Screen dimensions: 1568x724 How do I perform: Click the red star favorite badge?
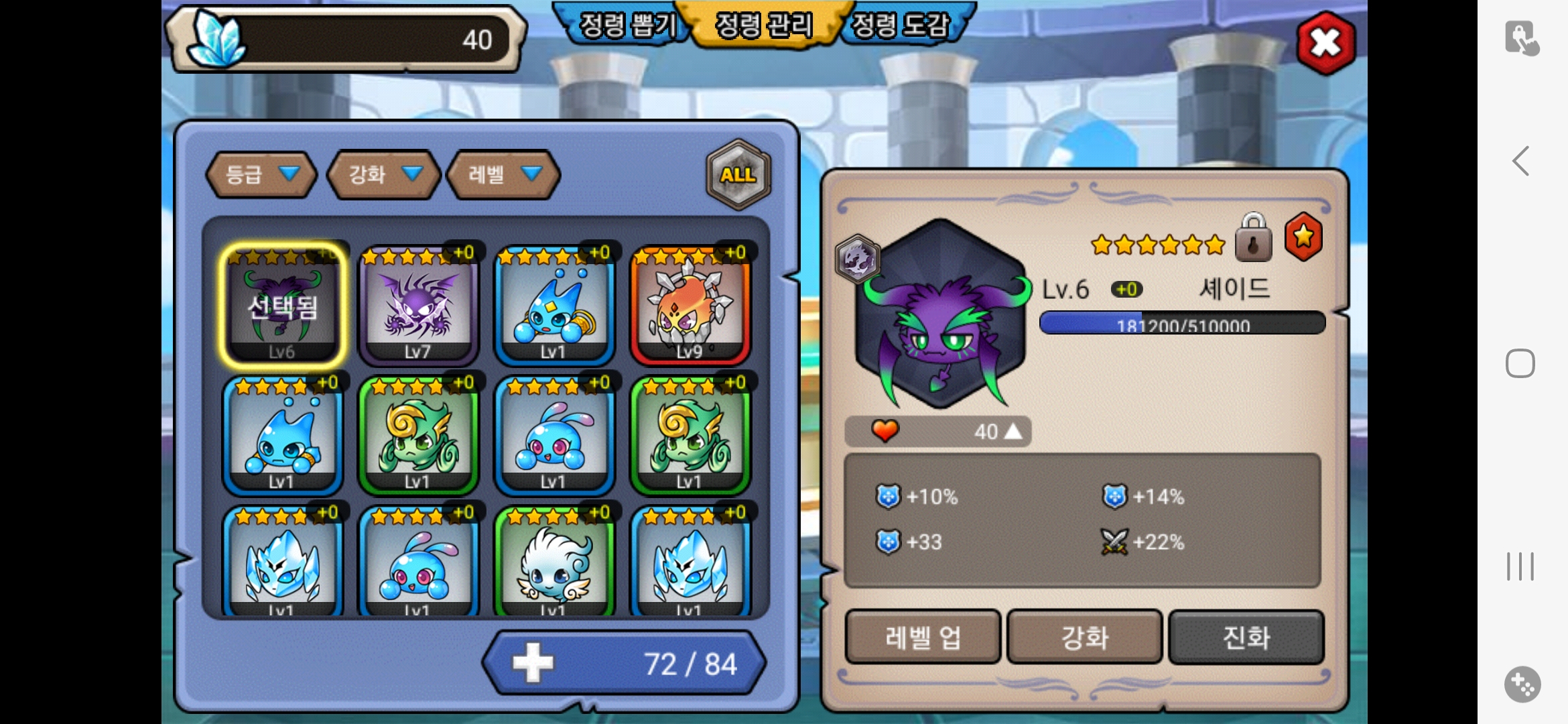[1303, 237]
